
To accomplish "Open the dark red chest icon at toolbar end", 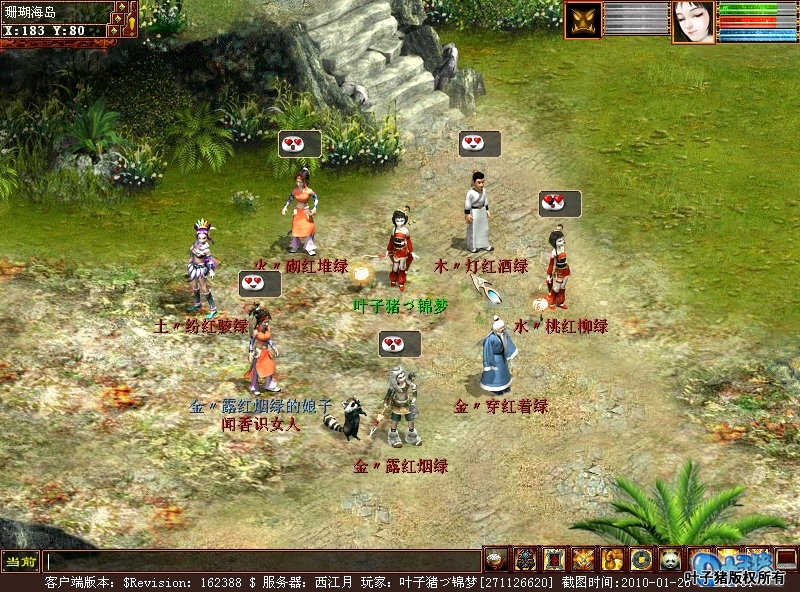I will [786, 559].
